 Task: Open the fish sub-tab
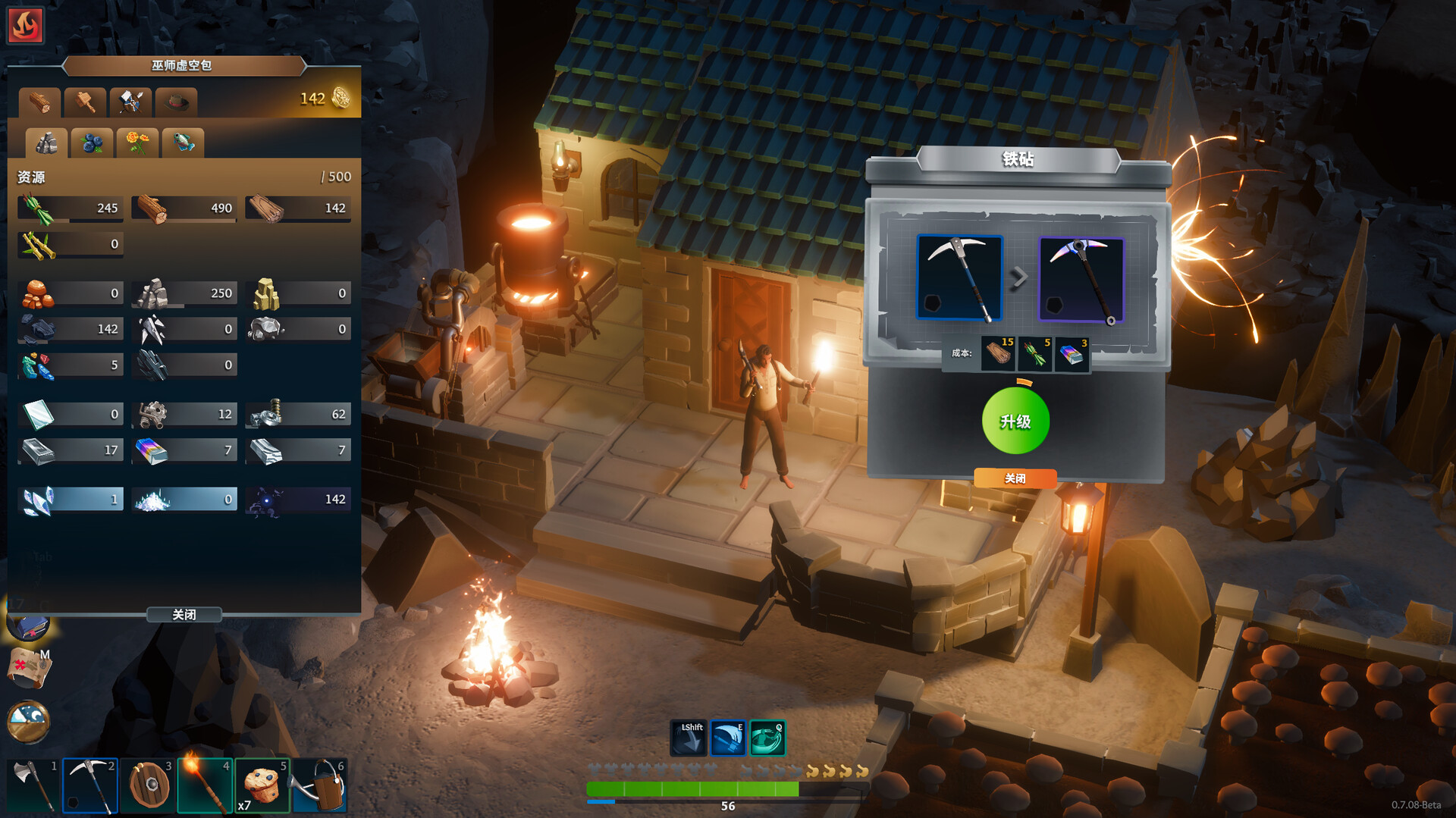[182, 143]
